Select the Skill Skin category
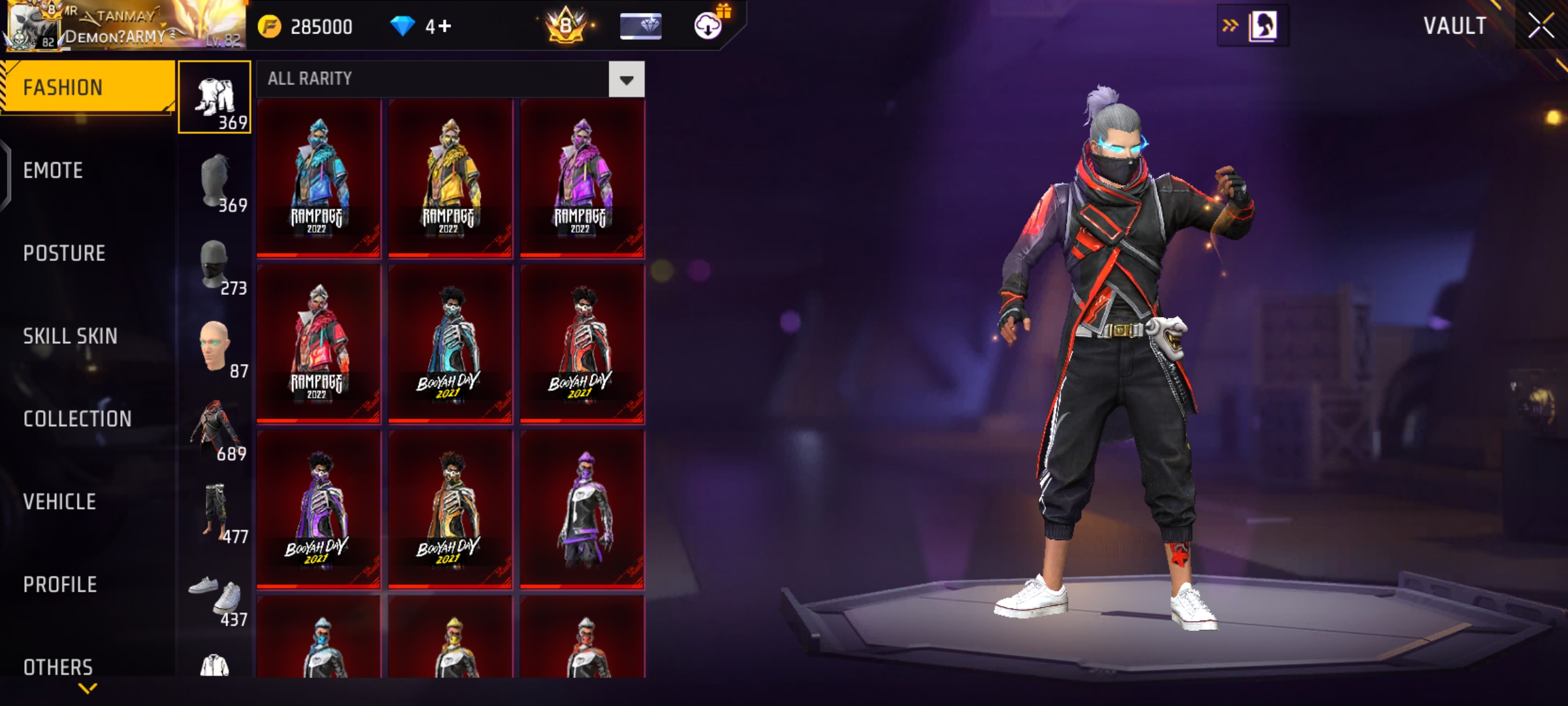 click(x=70, y=337)
